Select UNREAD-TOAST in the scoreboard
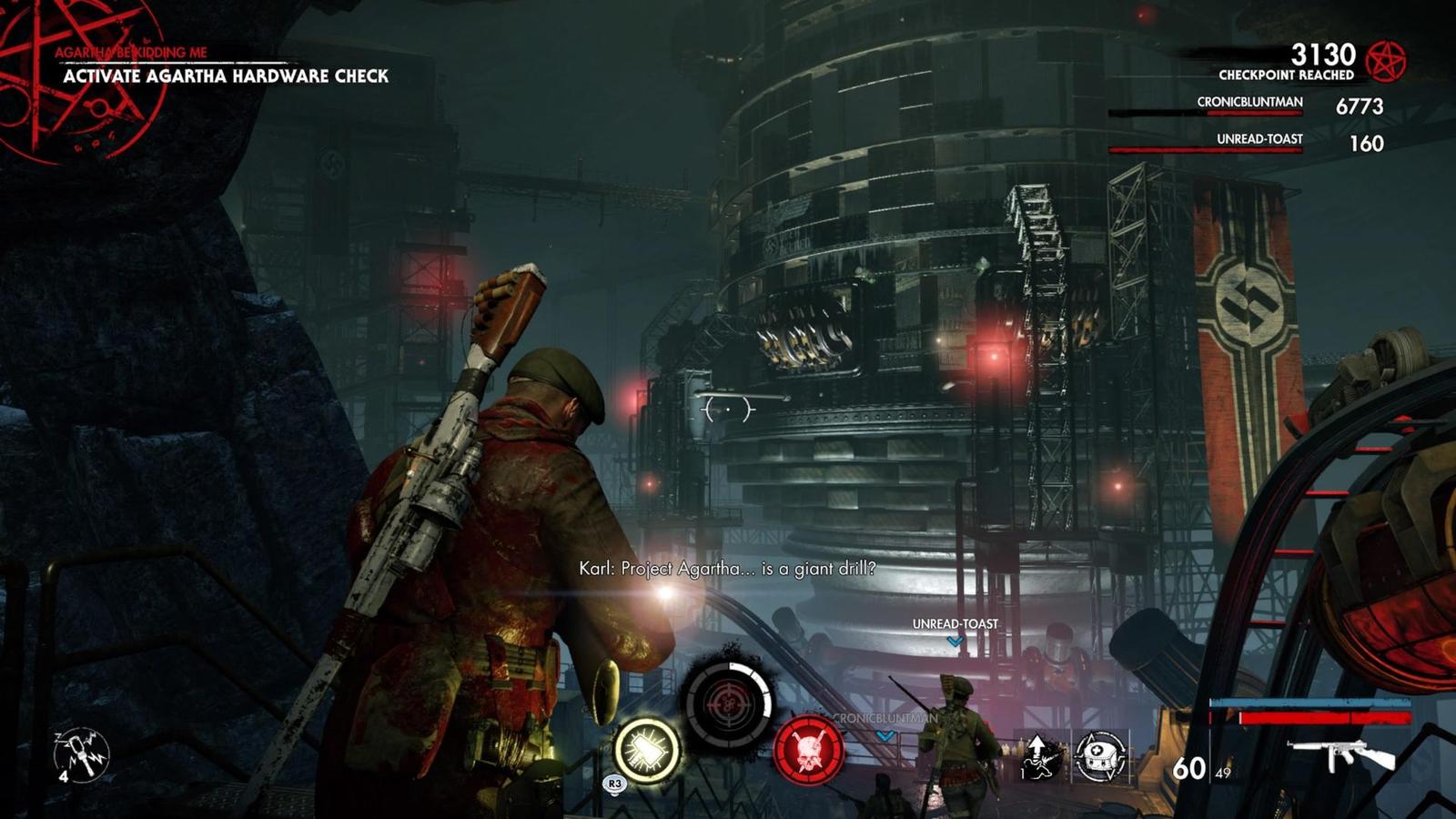Image resolution: width=1456 pixels, height=819 pixels. pos(1259,139)
